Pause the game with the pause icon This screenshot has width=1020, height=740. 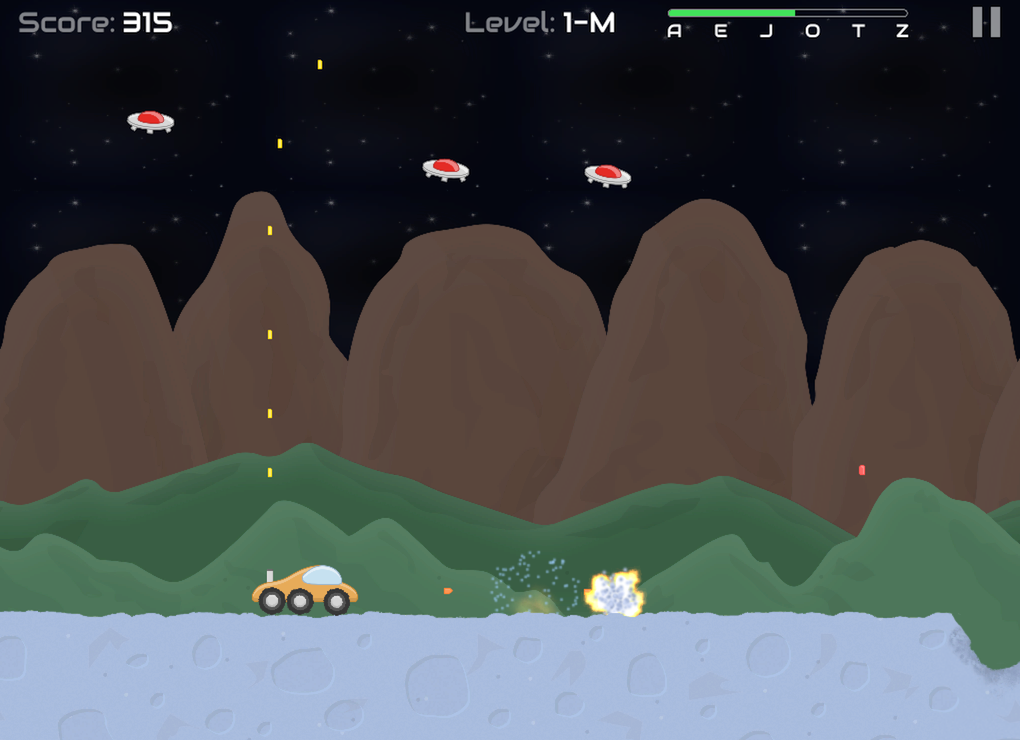coord(986,22)
